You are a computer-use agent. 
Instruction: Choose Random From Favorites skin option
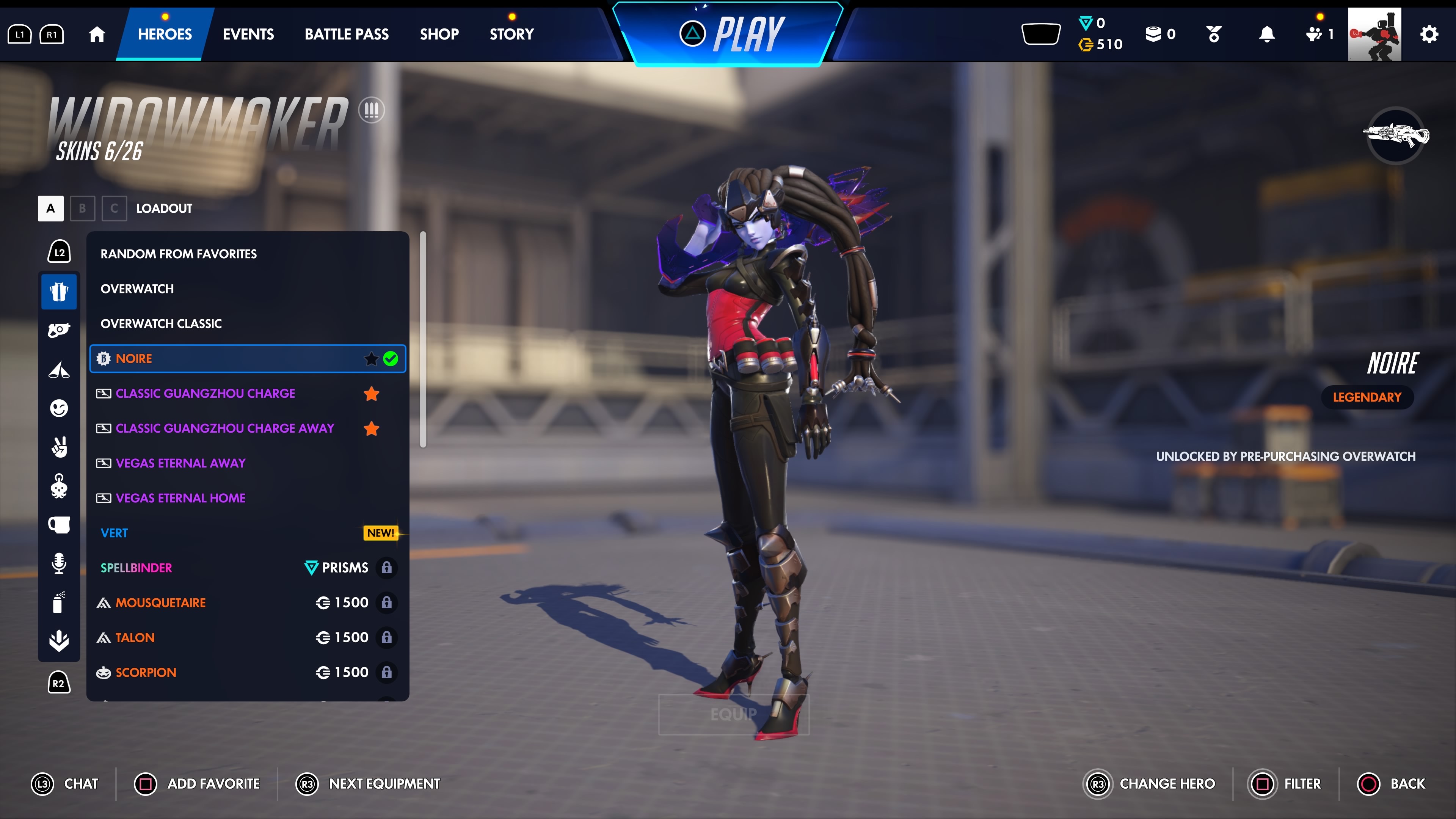point(179,254)
